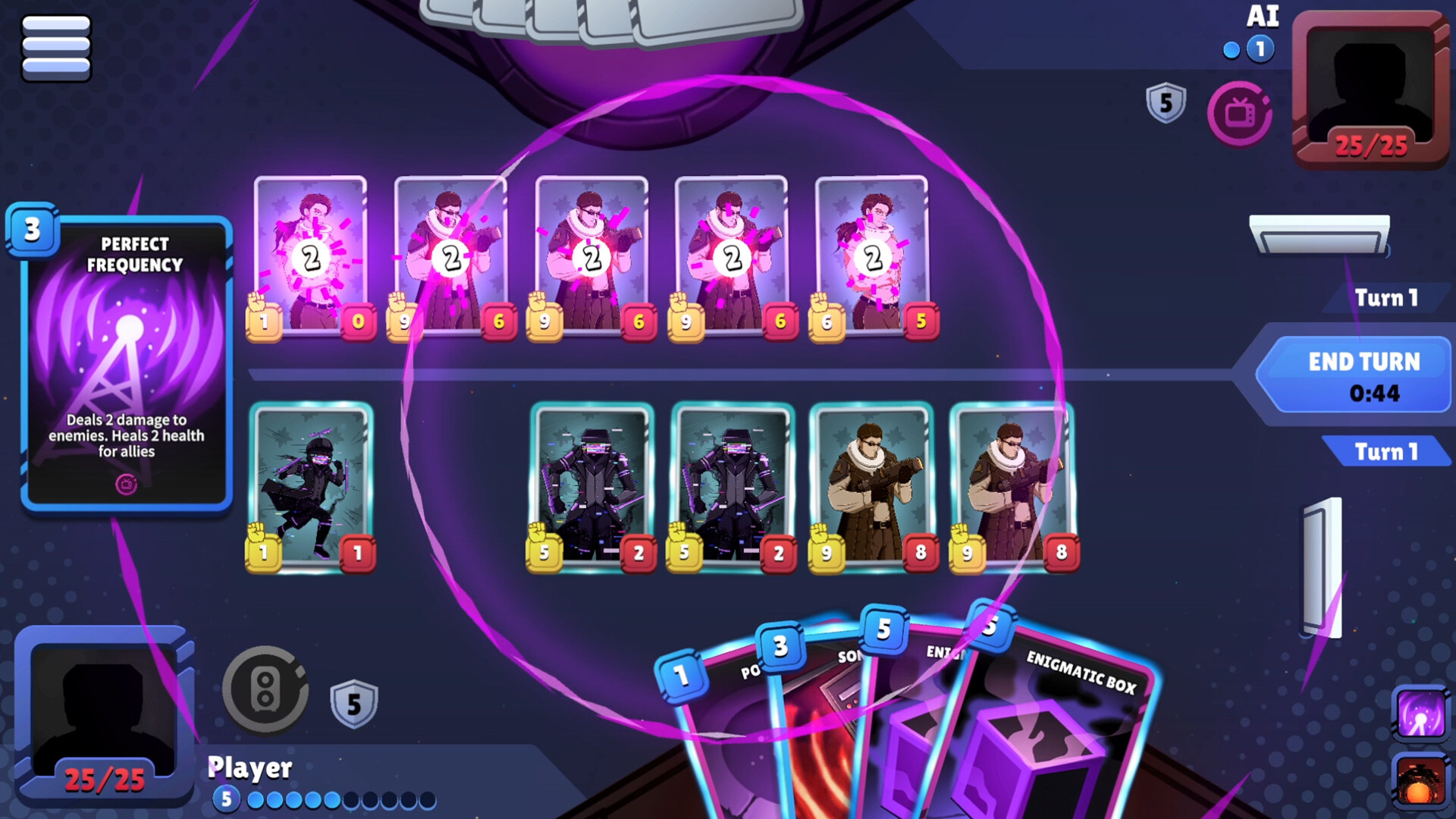Viewport: 1456px width, 819px height.
Task: Click the Turn 1 label above End Turn
Action: click(x=1385, y=298)
